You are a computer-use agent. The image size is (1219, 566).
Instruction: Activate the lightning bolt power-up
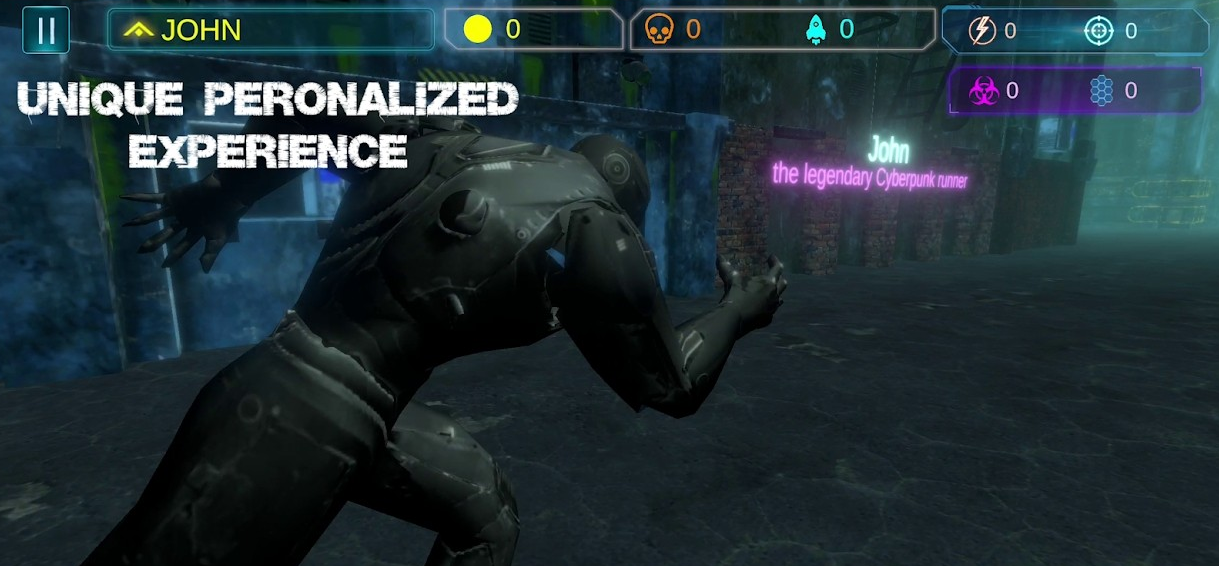click(982, 31)
